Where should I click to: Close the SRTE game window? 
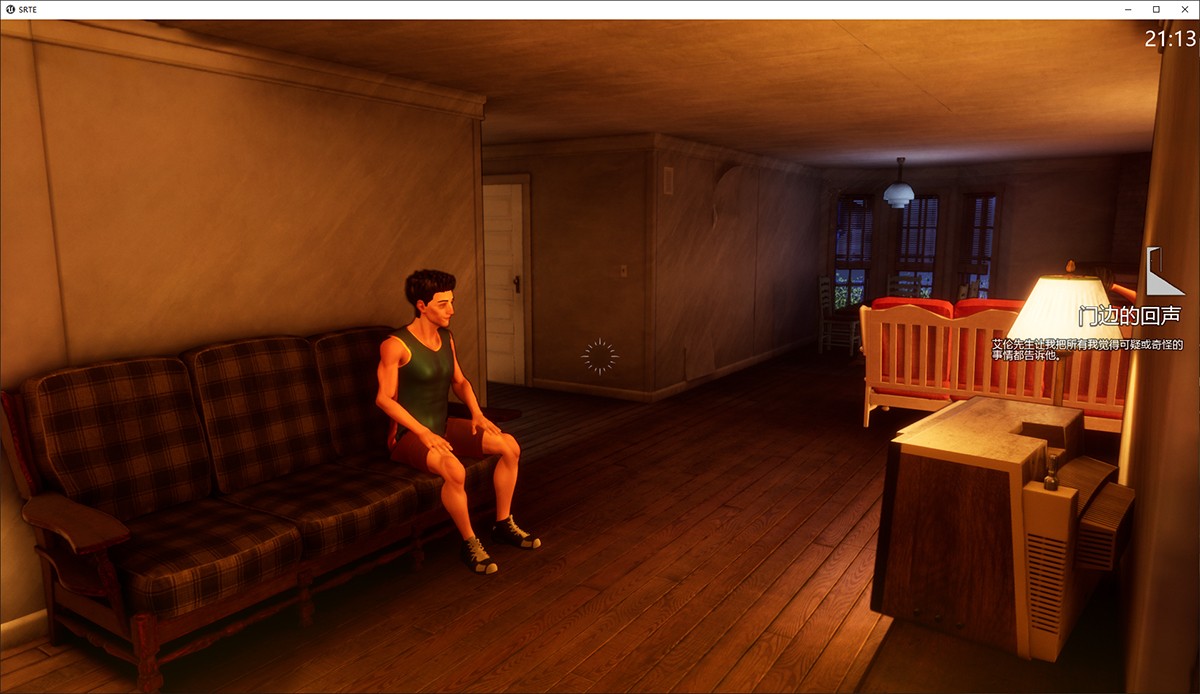(x=1183, y=9)
